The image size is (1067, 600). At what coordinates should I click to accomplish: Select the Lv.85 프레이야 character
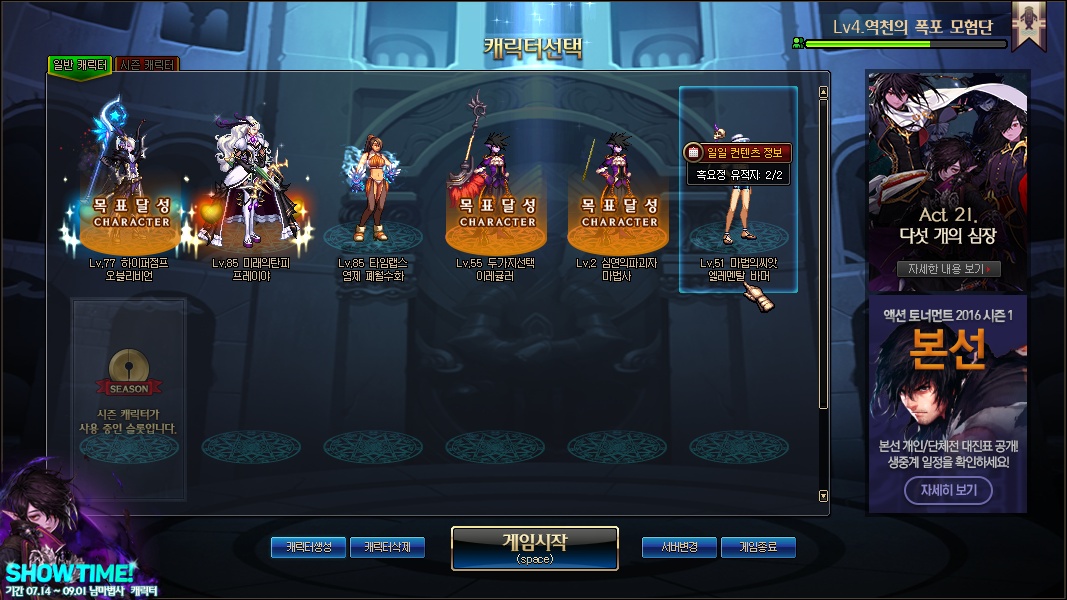point(252,190)
